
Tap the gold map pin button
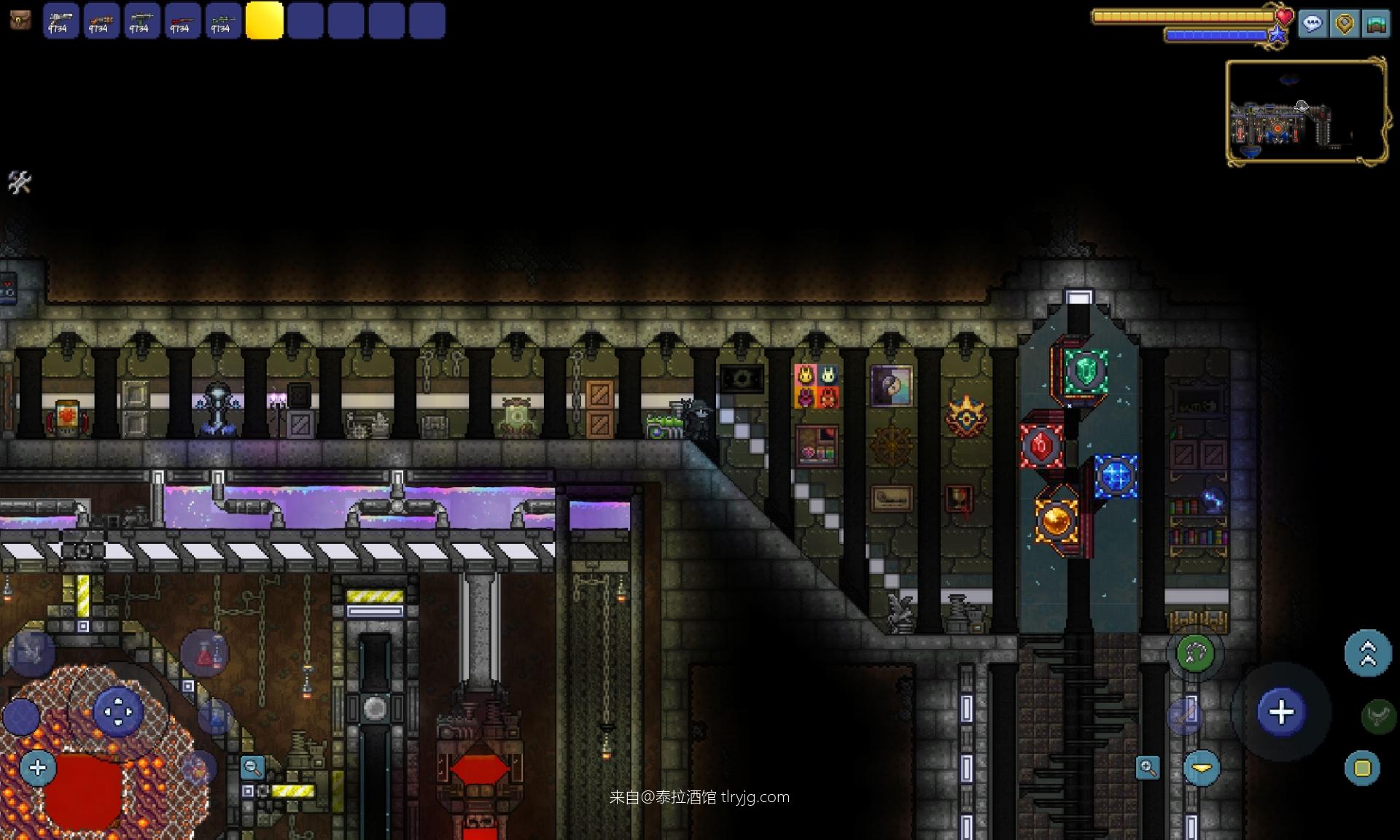[1345, 24]
